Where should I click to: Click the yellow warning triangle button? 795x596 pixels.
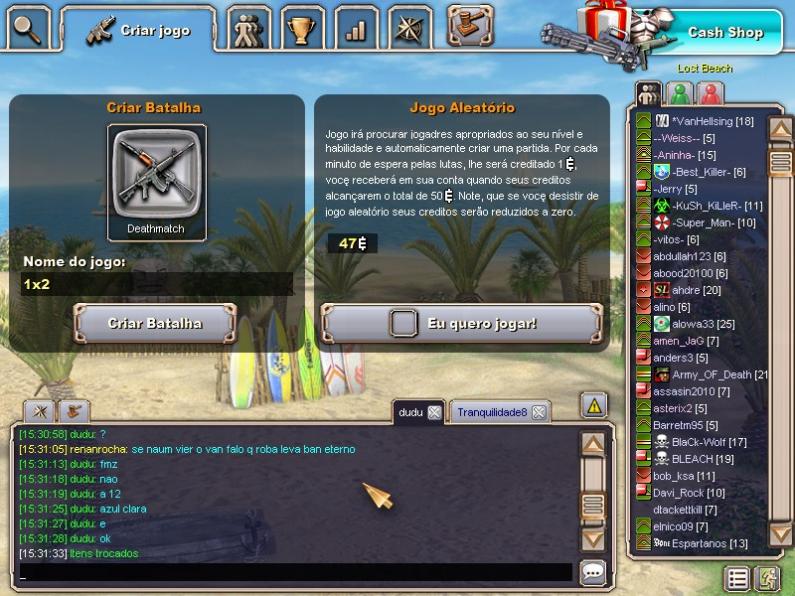click(x=594, y=405)
